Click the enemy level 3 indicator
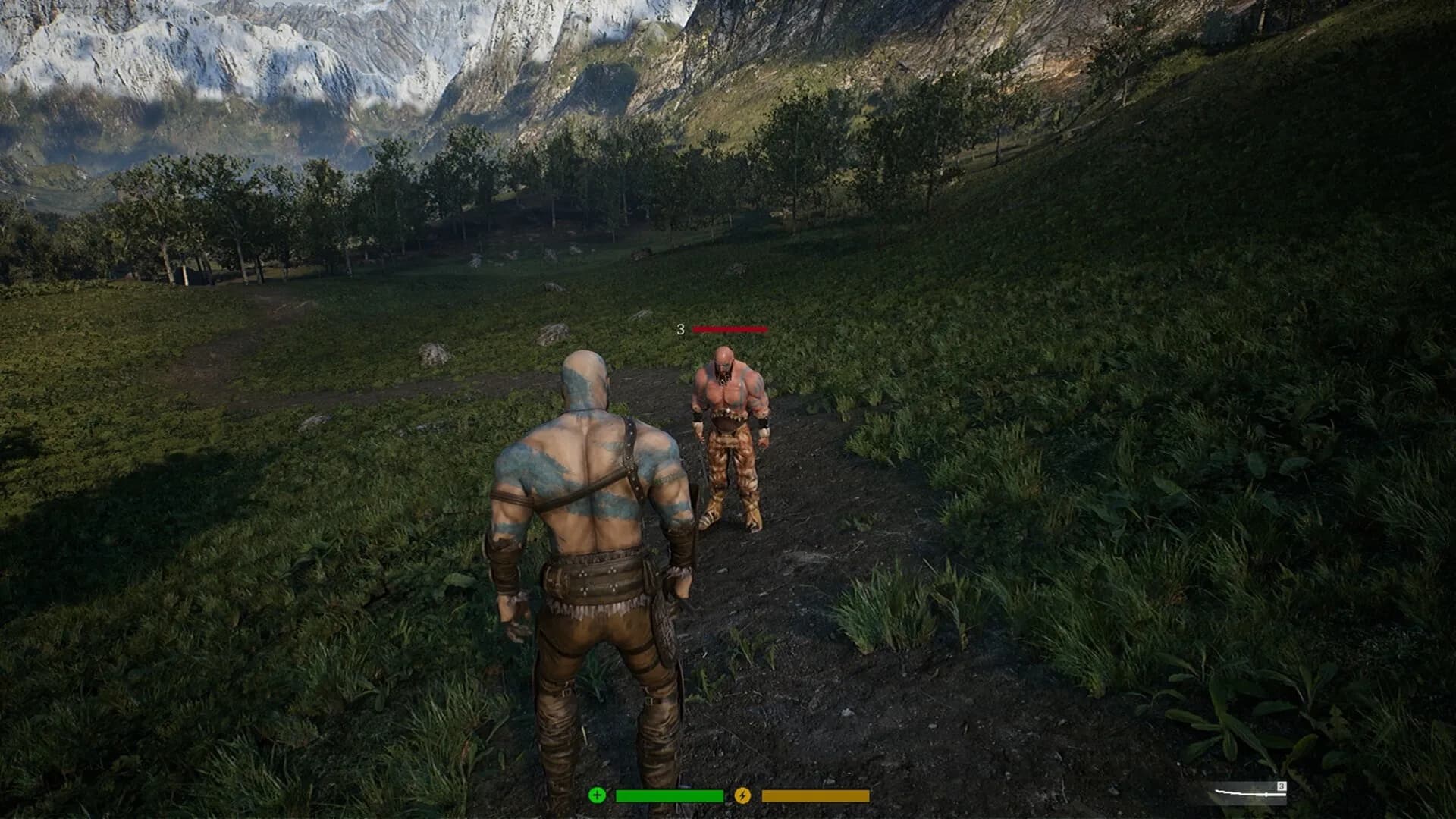 [680, 329]
